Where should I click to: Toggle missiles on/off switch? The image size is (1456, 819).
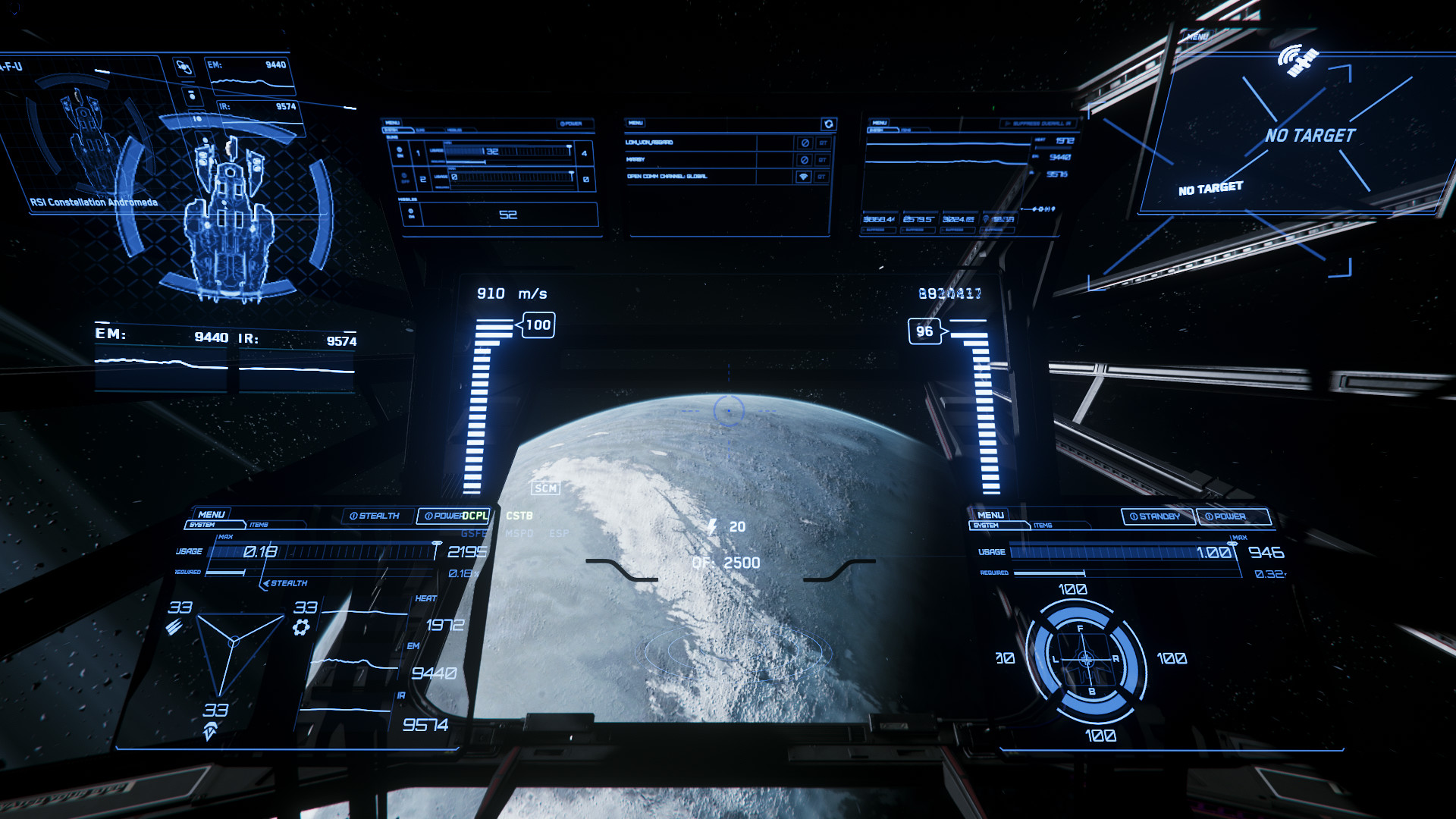(411, 214)
